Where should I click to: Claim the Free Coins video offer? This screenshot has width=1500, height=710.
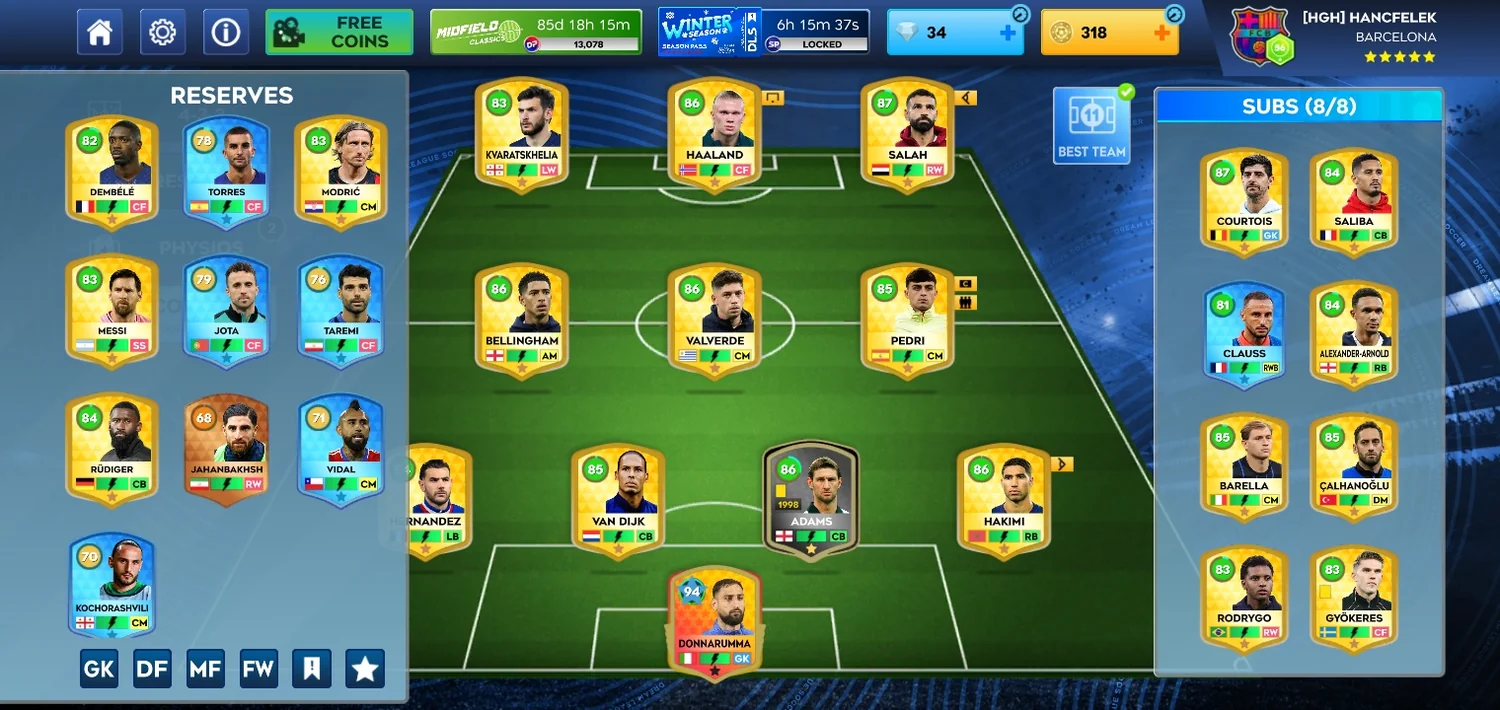[x=339, y=32]
